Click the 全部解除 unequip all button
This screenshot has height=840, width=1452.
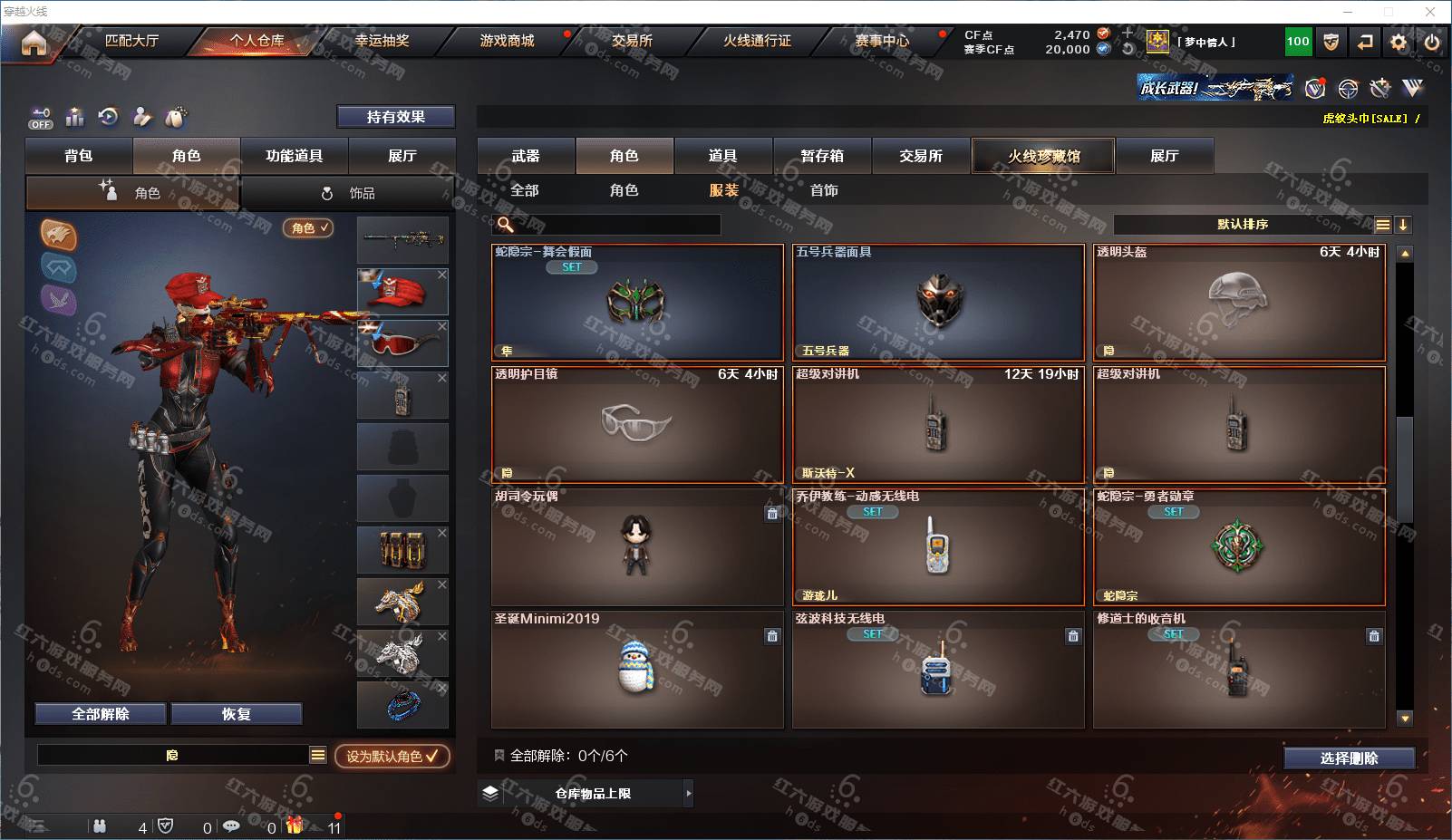pyautogui.click(x=101, y=714)
